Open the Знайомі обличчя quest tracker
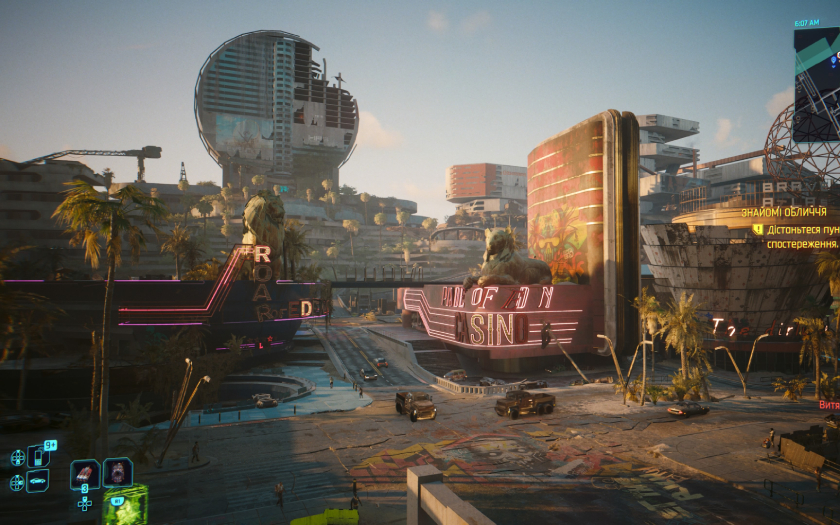840x525 pixels. coord(784,212)
